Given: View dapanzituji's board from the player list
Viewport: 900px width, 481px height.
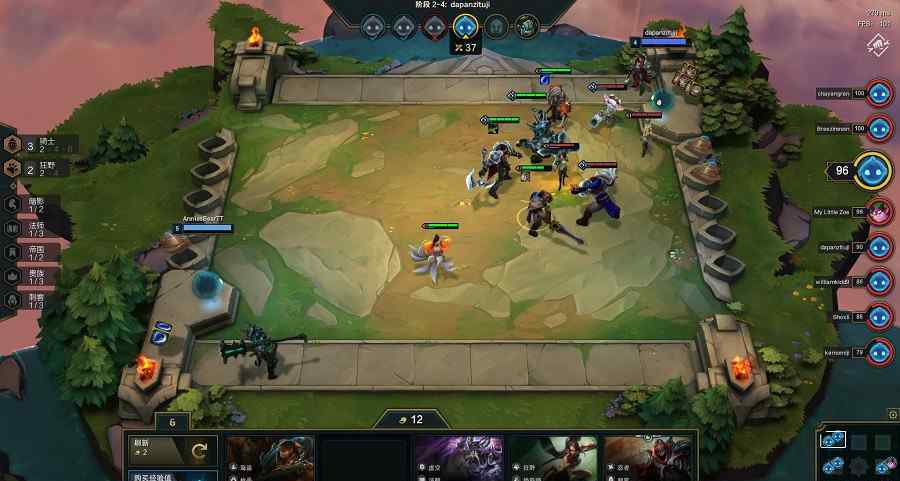Looking at the screenshot, I should tap(879, 247).
